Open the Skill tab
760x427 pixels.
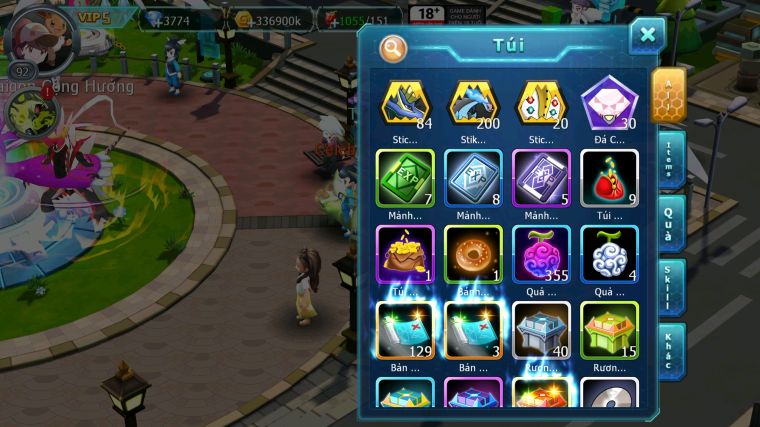(671, 287)
